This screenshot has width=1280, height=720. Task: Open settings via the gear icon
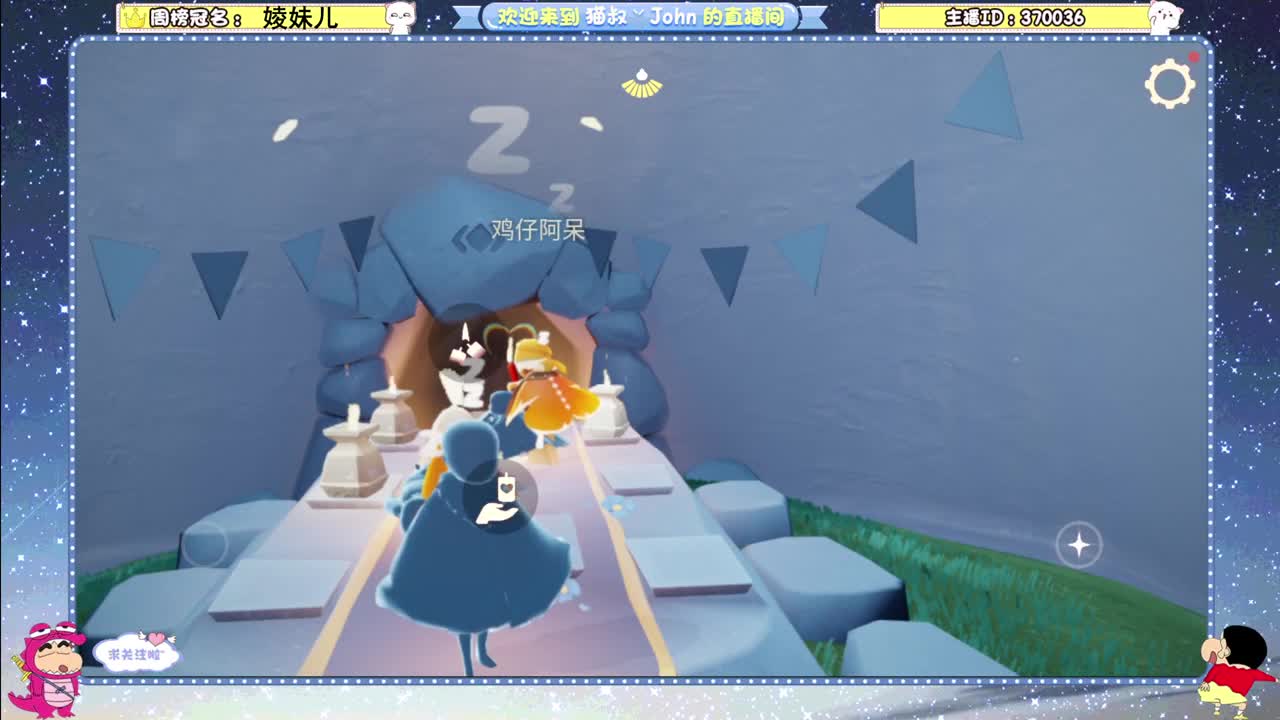[1170, 85]
